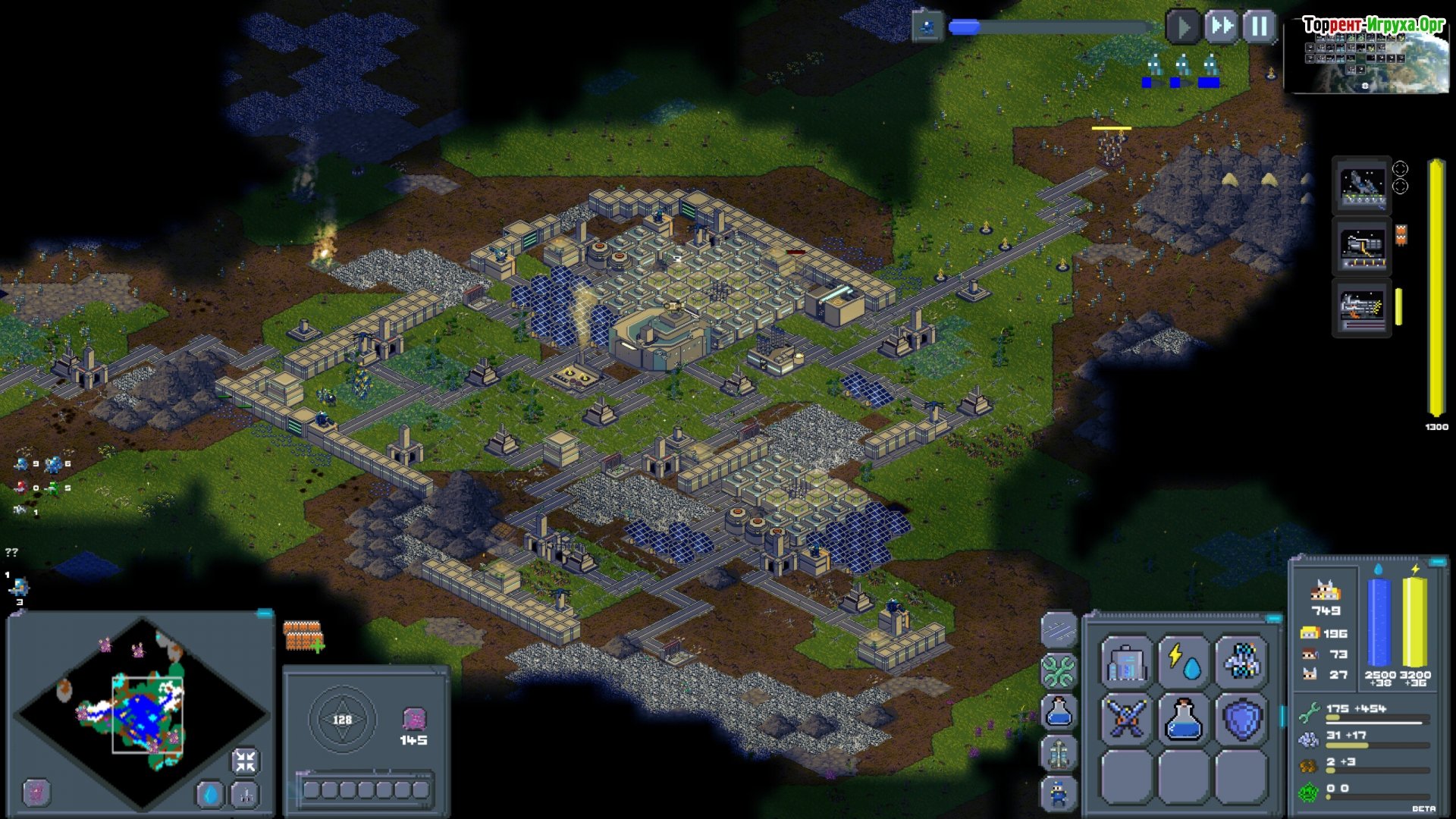The width and height of the screenshot is (1456, 819).
Task: Choose the blue shield defense category
Action: (1241, 718)
